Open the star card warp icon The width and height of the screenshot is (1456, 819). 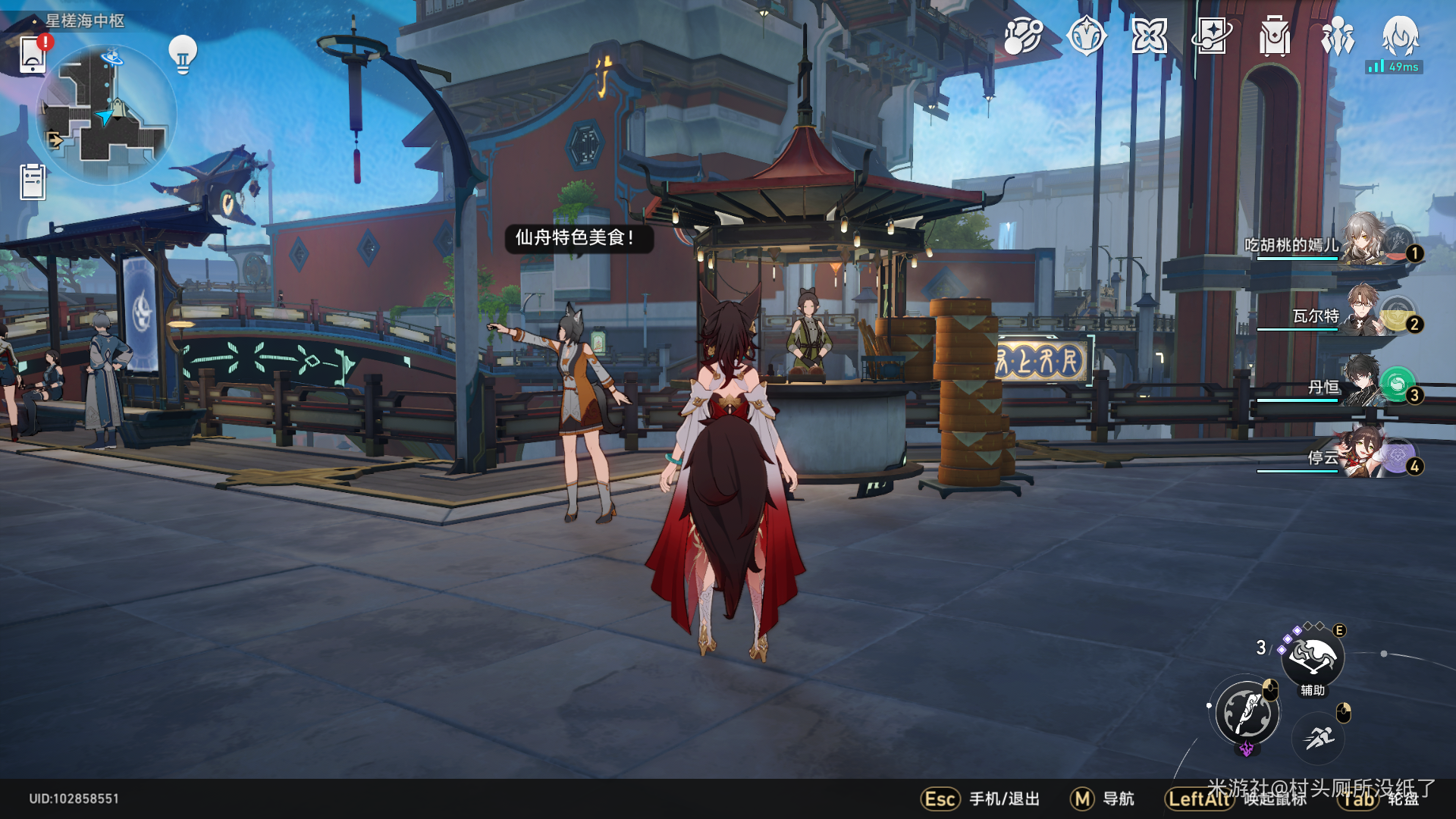click(1212, 36)
